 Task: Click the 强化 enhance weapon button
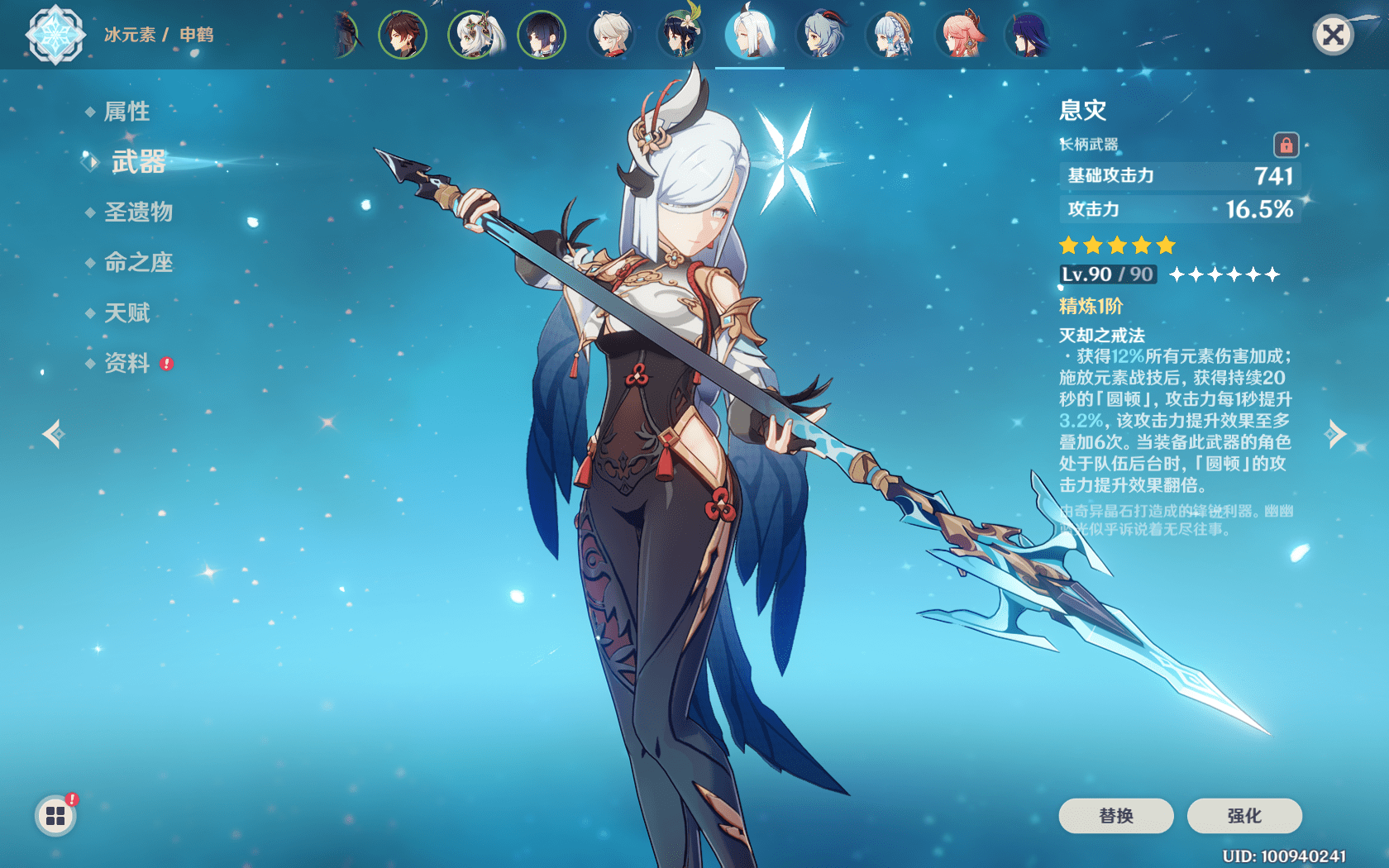(x=1243, y=816)
